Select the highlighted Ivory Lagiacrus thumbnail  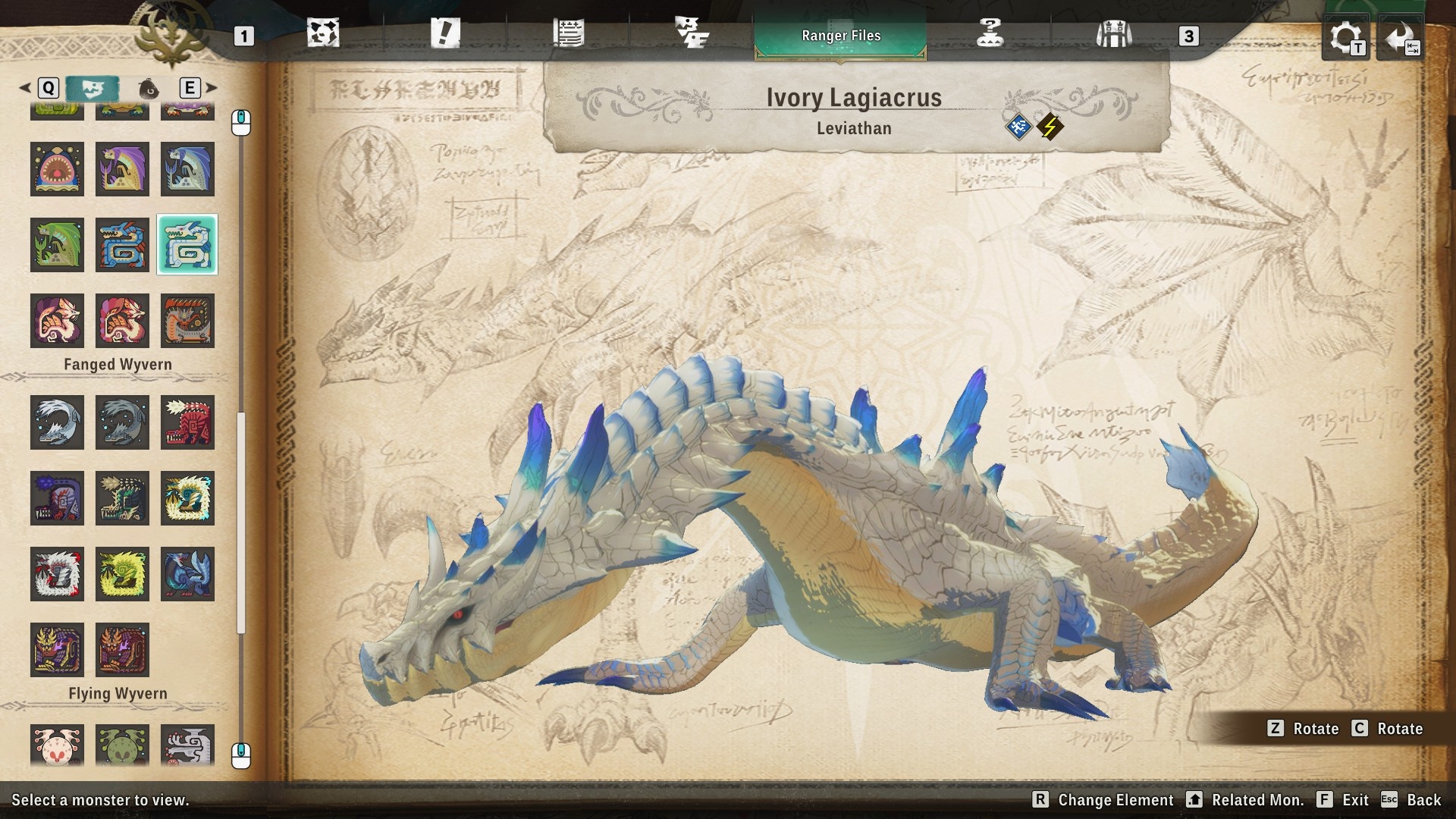tap(187, 245)
